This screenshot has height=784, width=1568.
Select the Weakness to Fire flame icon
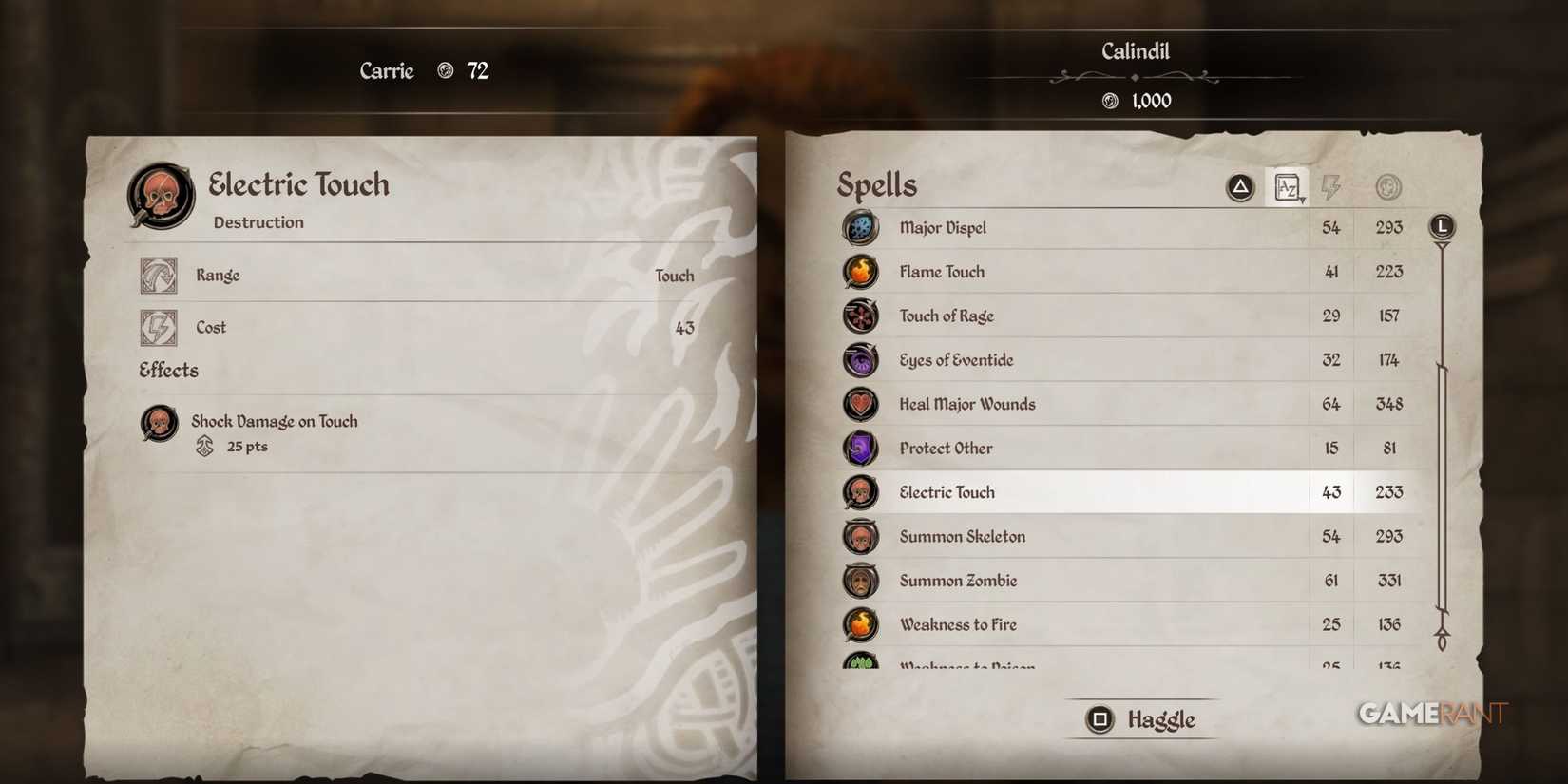coord(860,624)
